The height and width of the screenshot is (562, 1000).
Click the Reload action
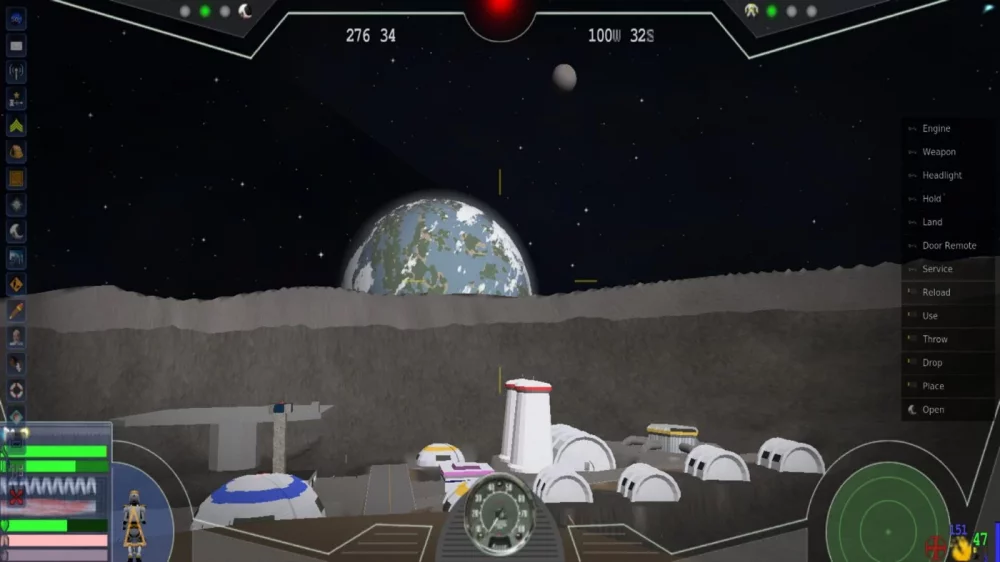coord(936,292)
